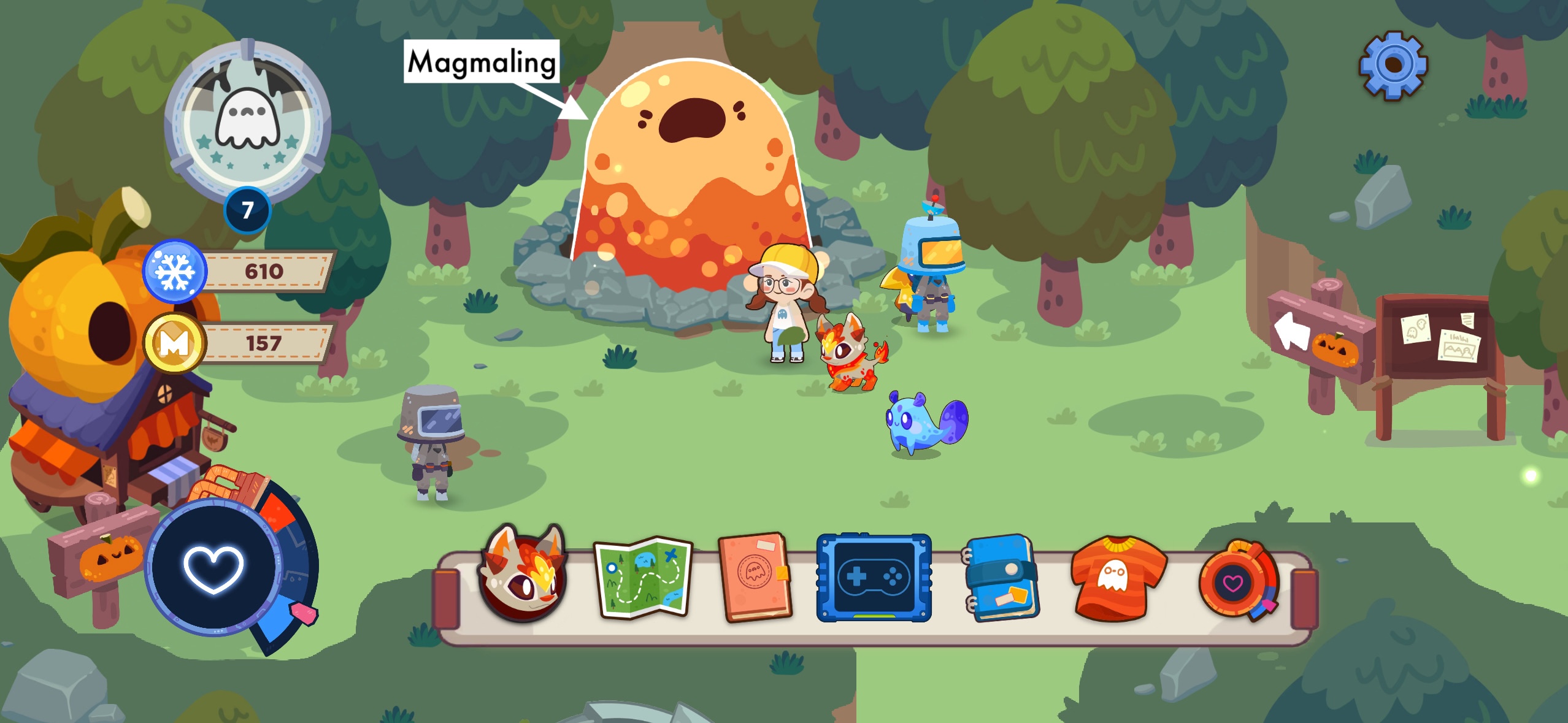Tap the snowflake currency balance of 610
Image resolution: width=1568 pixels, height=723 pixels.
click(264, 272)
